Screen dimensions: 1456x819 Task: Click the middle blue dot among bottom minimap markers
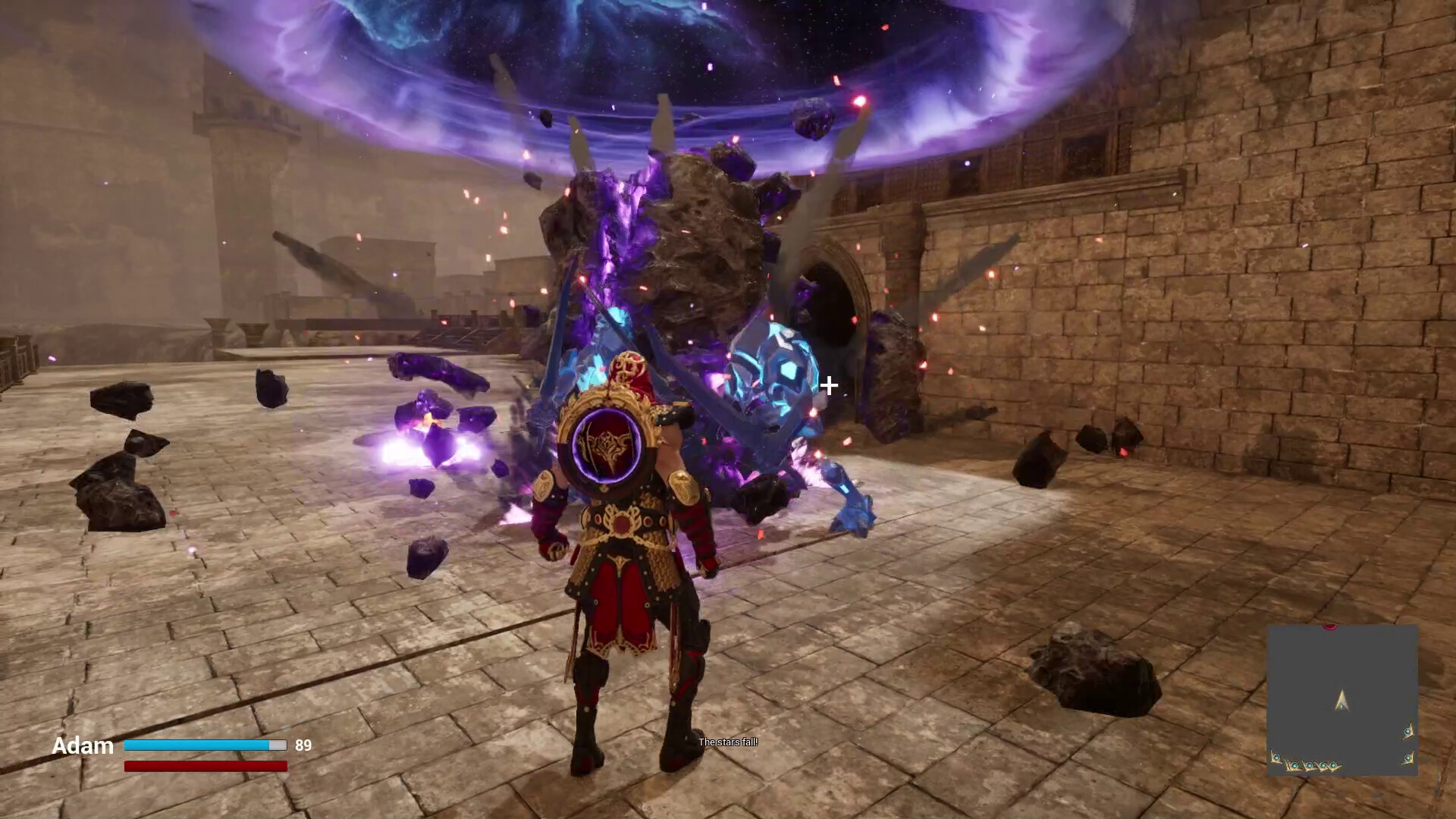tap(1310, 765)
